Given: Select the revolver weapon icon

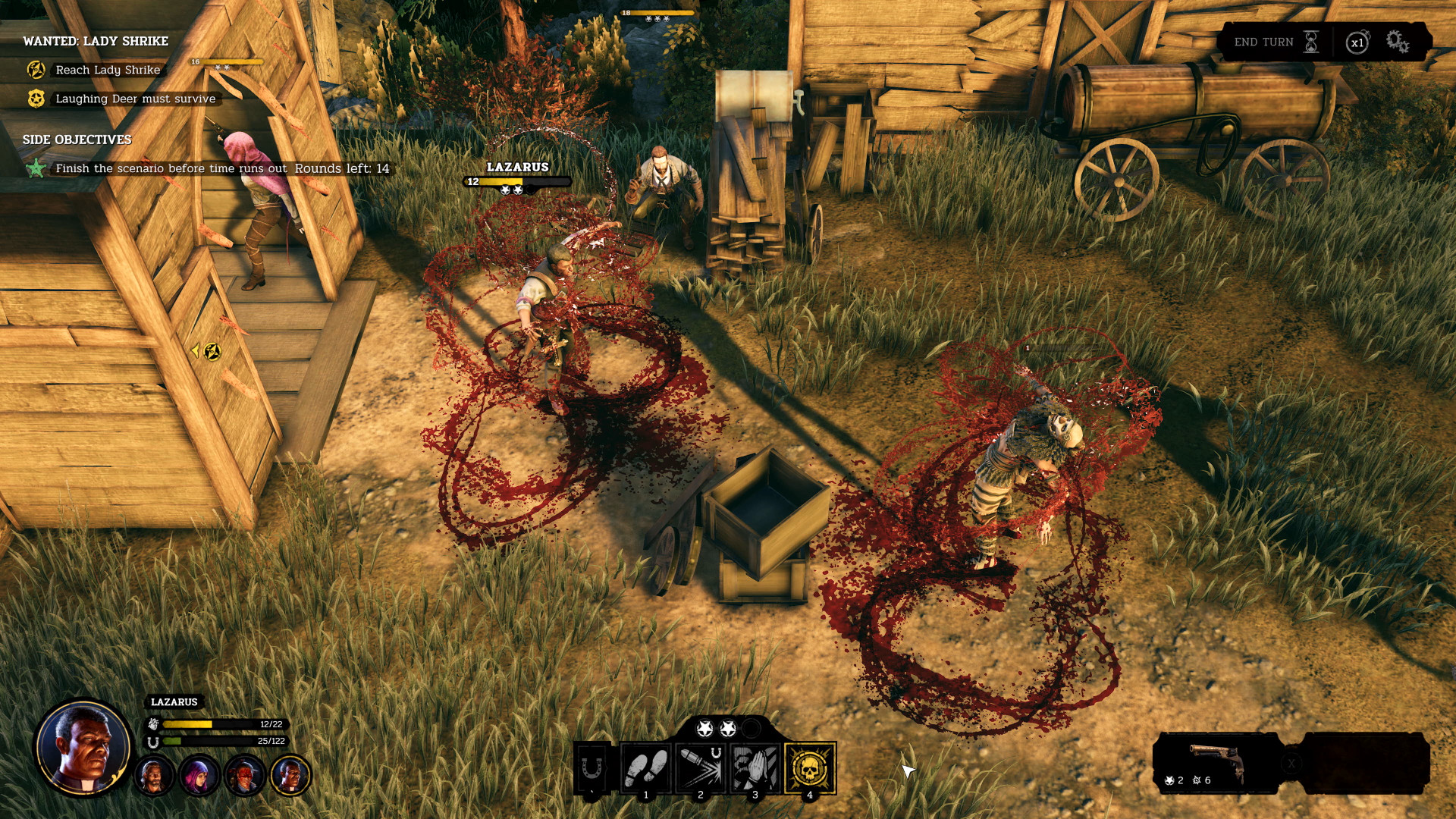Looking at the screenshot, I should point(1216,760).
